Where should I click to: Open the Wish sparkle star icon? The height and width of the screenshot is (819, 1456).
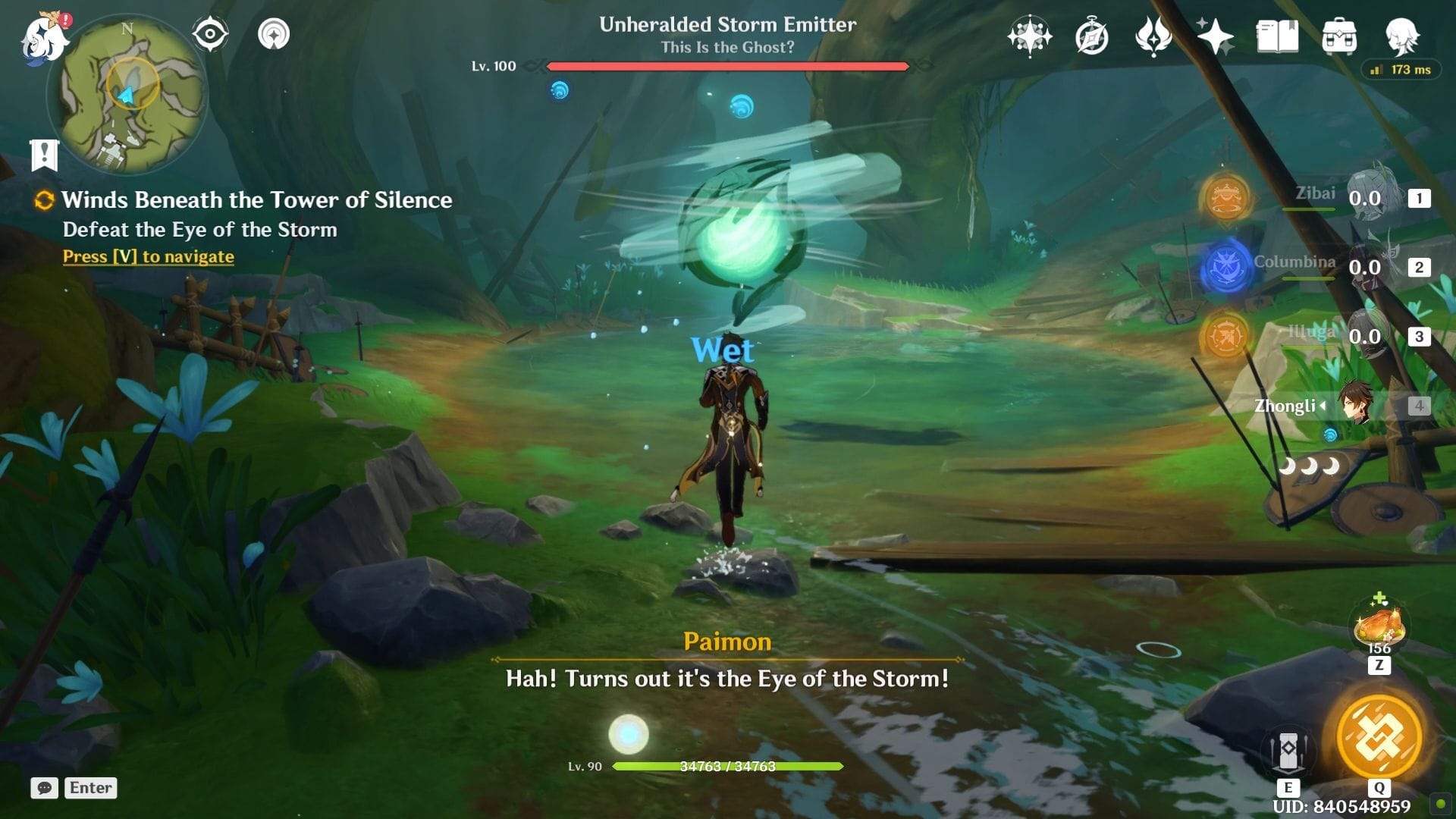tap(1215, 36)
